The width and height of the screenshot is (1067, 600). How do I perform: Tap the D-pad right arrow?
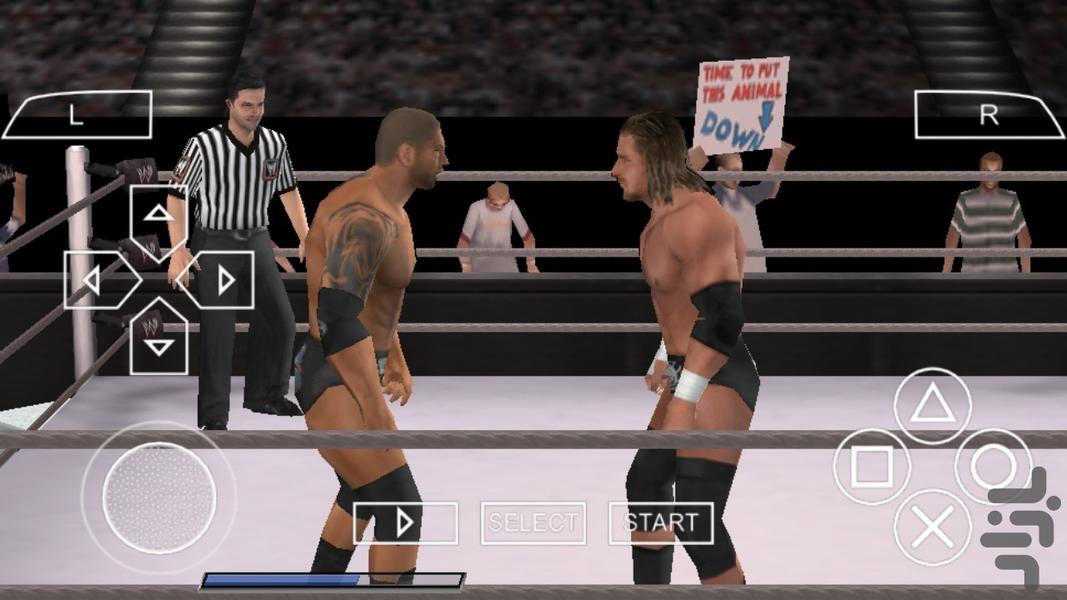pos(221,280)
